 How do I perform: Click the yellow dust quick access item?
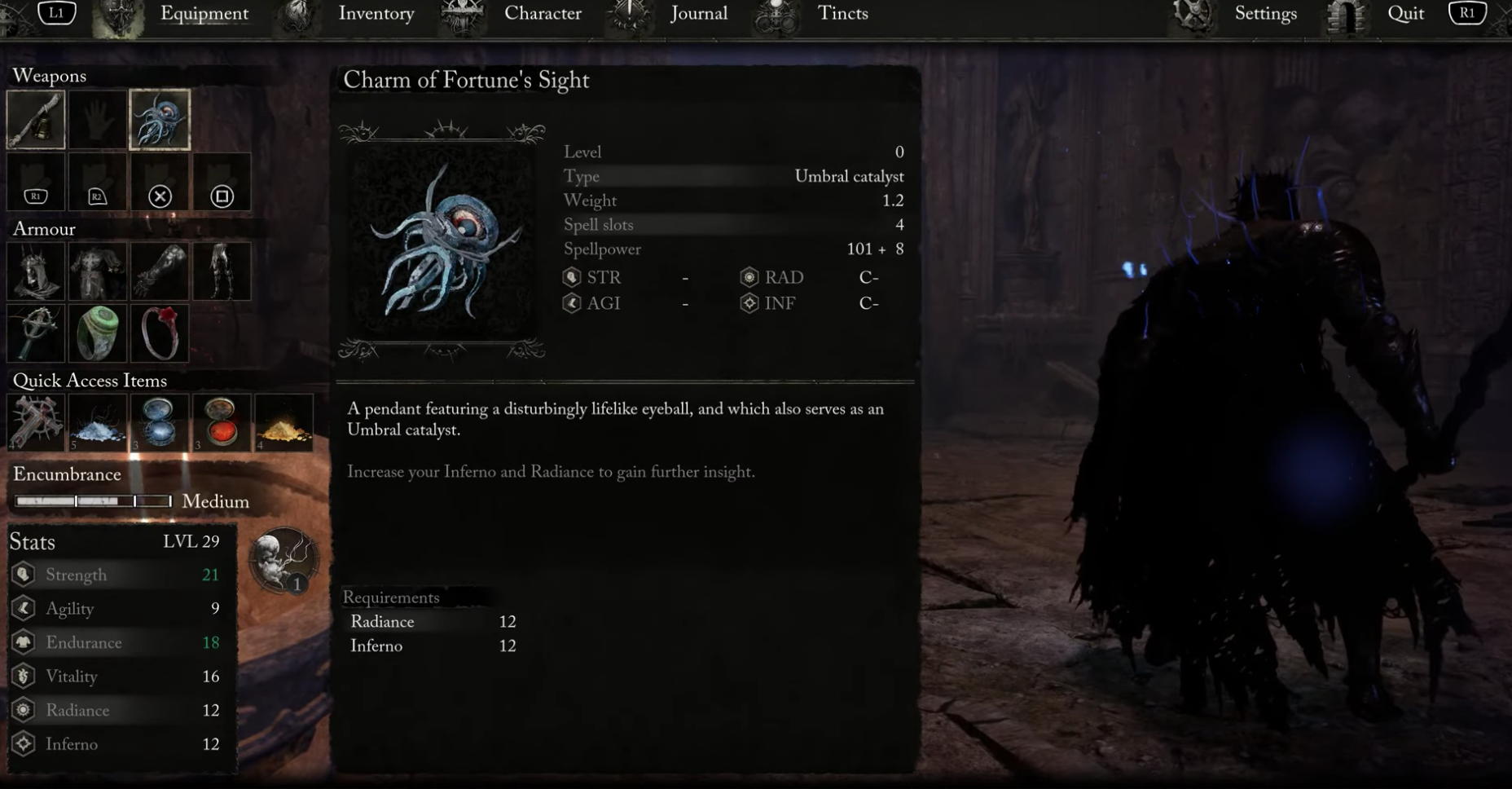(x=284, y=421)
